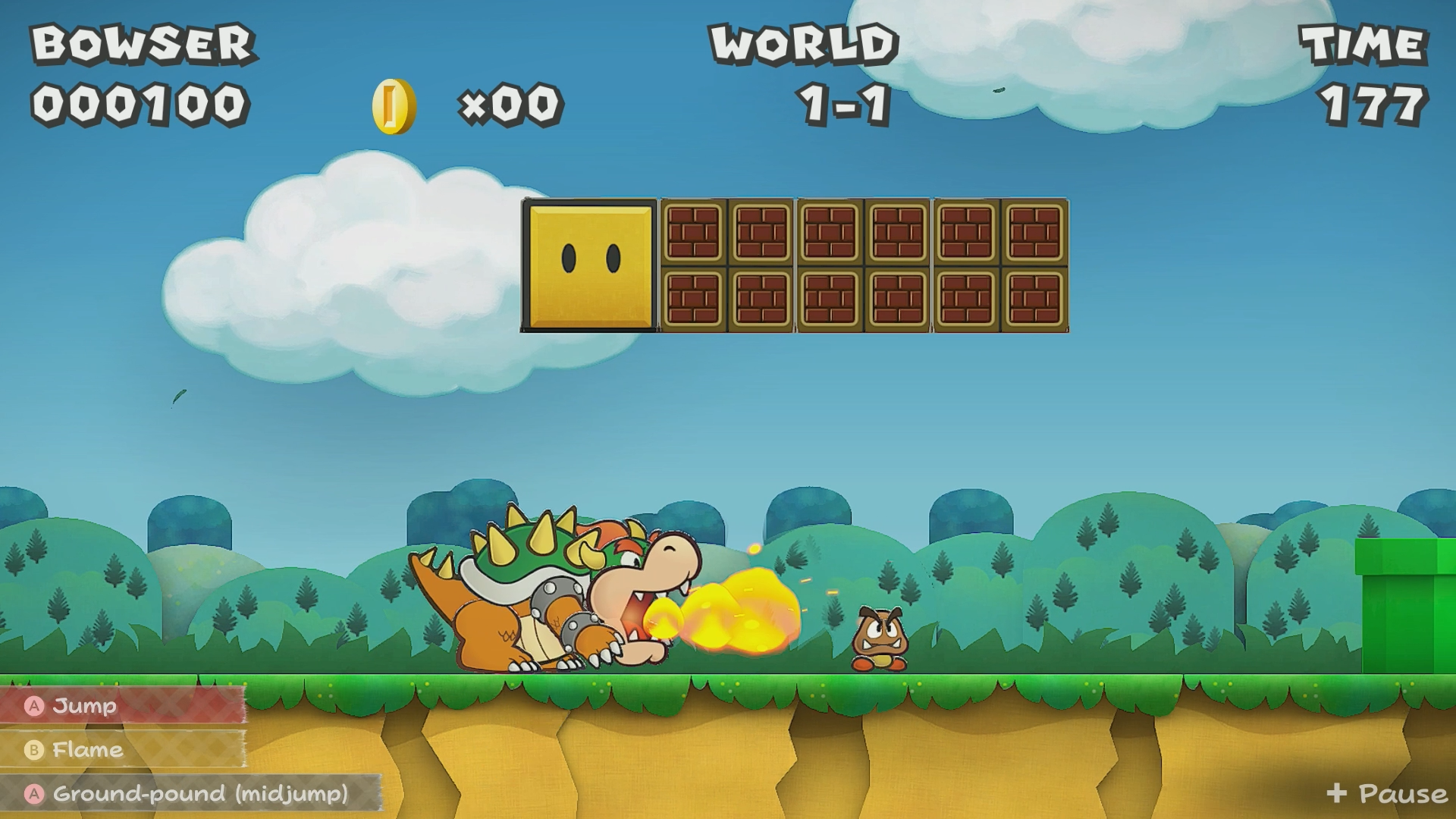Click the B button badge next to Flame

click(34, 750)
